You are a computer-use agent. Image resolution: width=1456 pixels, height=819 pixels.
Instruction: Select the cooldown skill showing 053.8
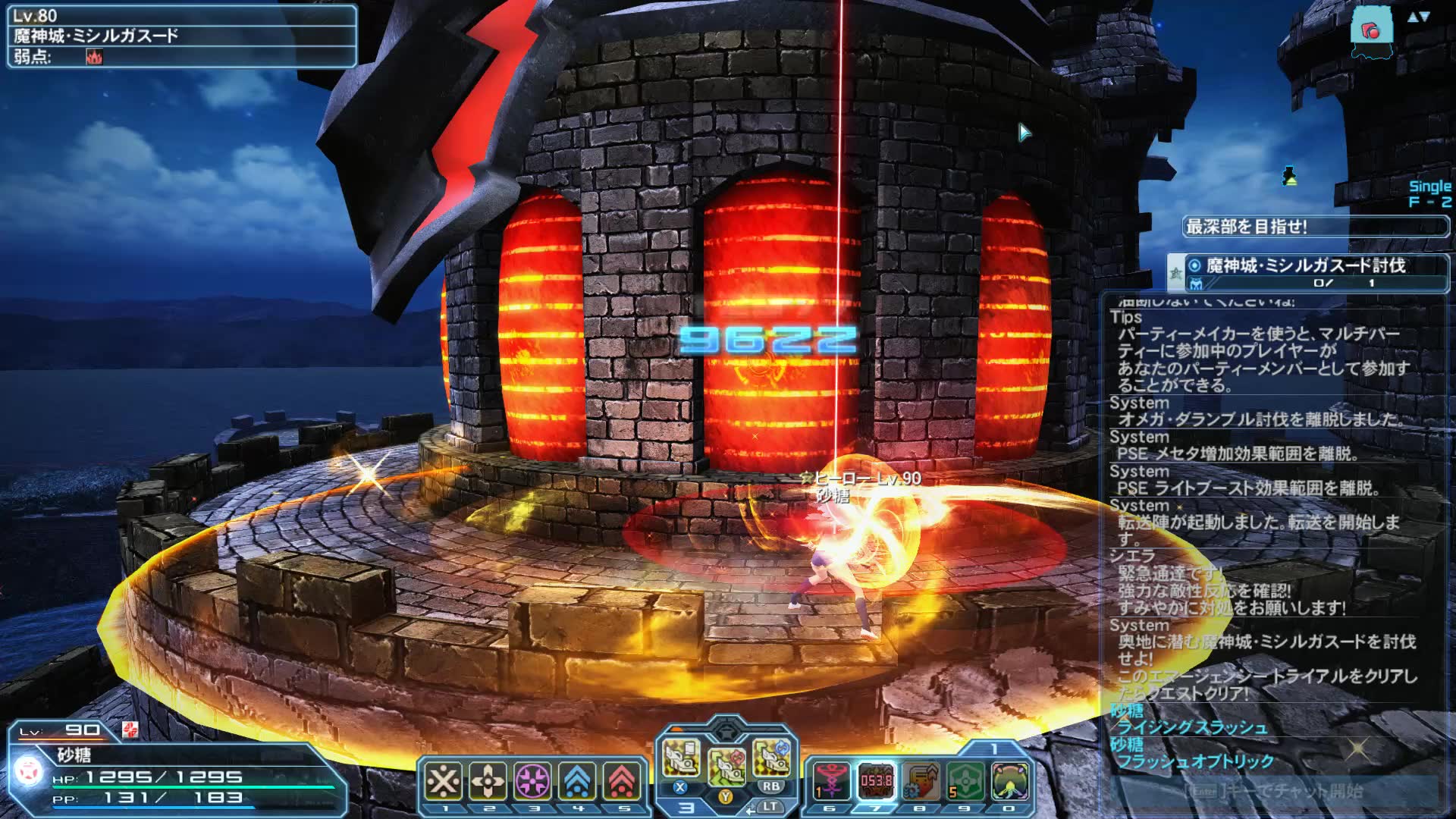pyautogui.click(x=876, y=780)
